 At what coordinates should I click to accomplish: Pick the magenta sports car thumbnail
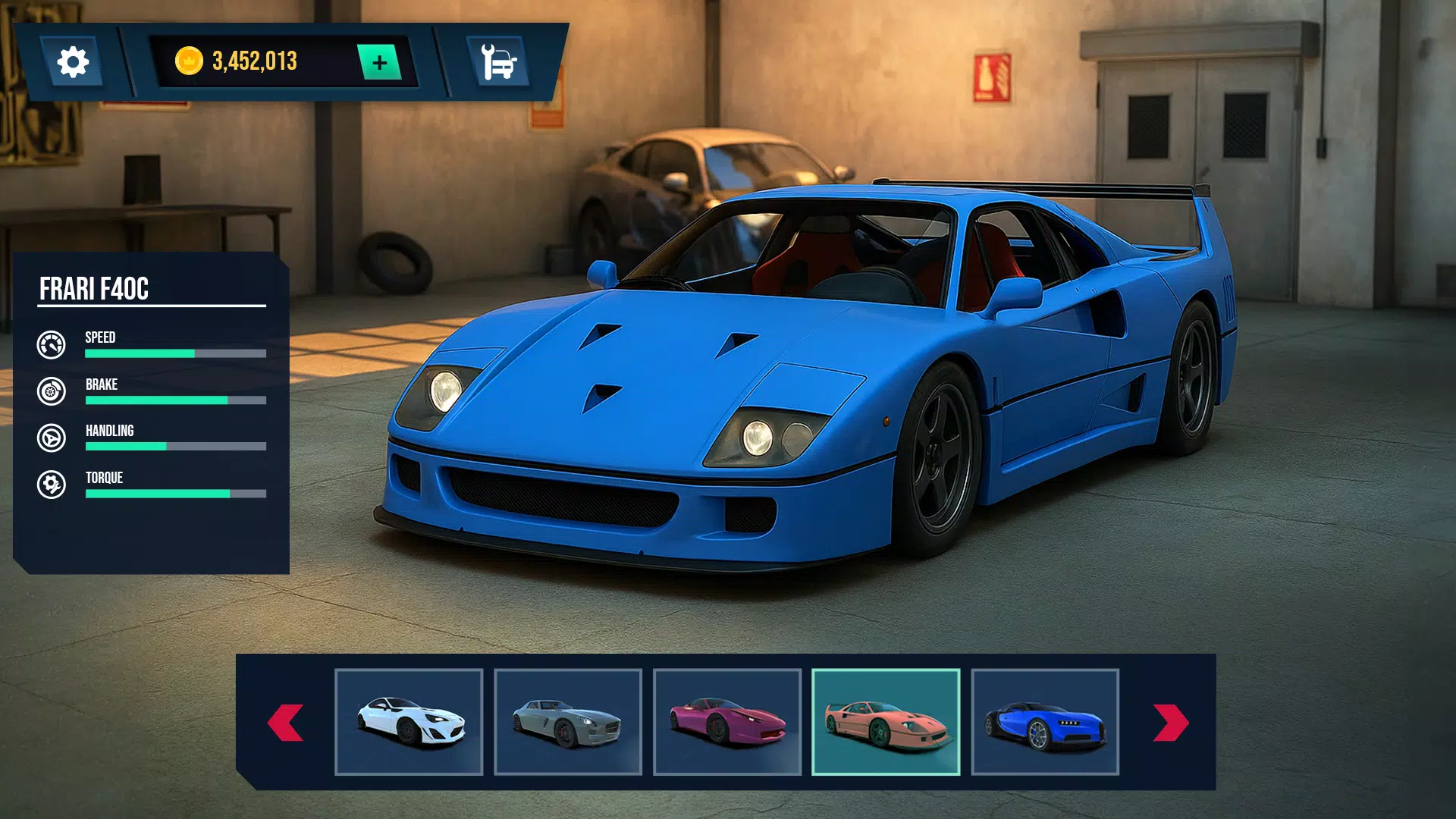tap(727, 722)
